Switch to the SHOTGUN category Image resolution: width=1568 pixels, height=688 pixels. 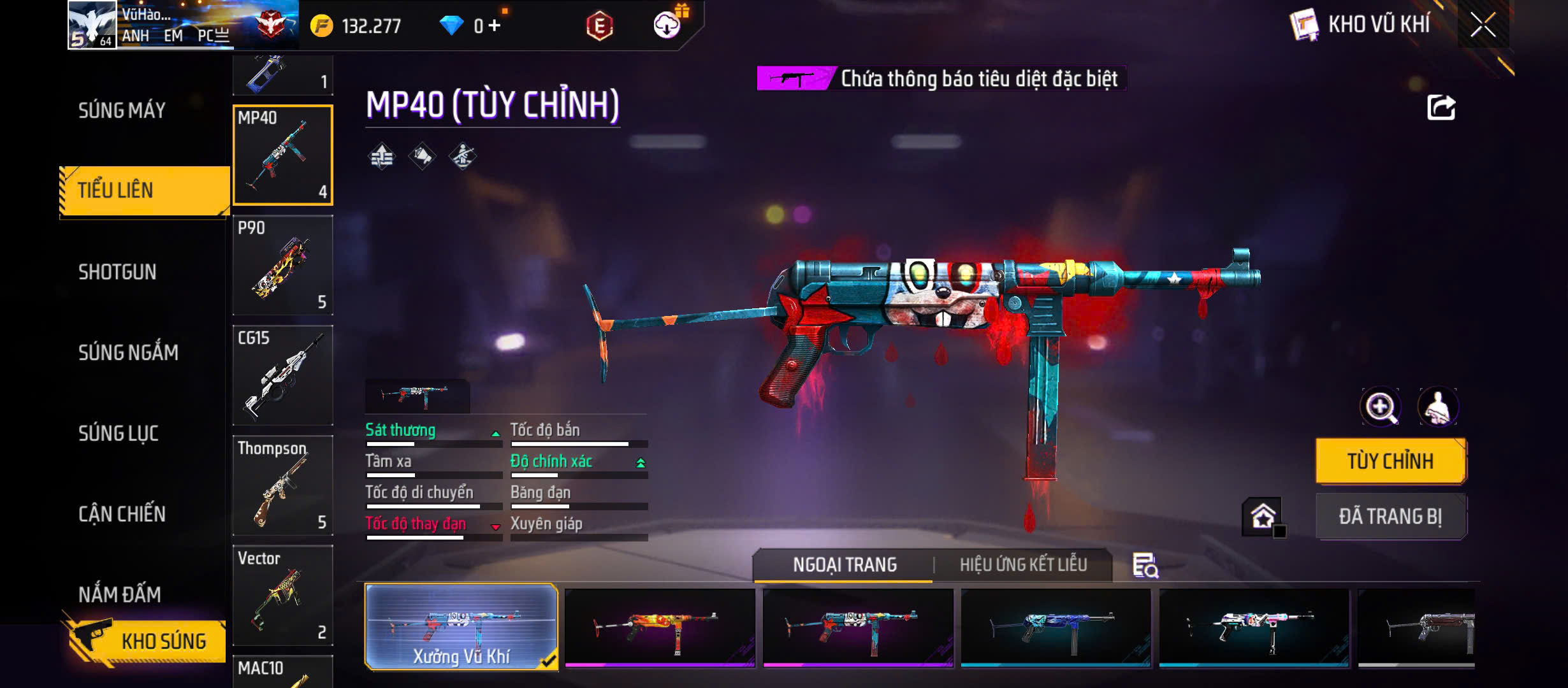(117, 272)
